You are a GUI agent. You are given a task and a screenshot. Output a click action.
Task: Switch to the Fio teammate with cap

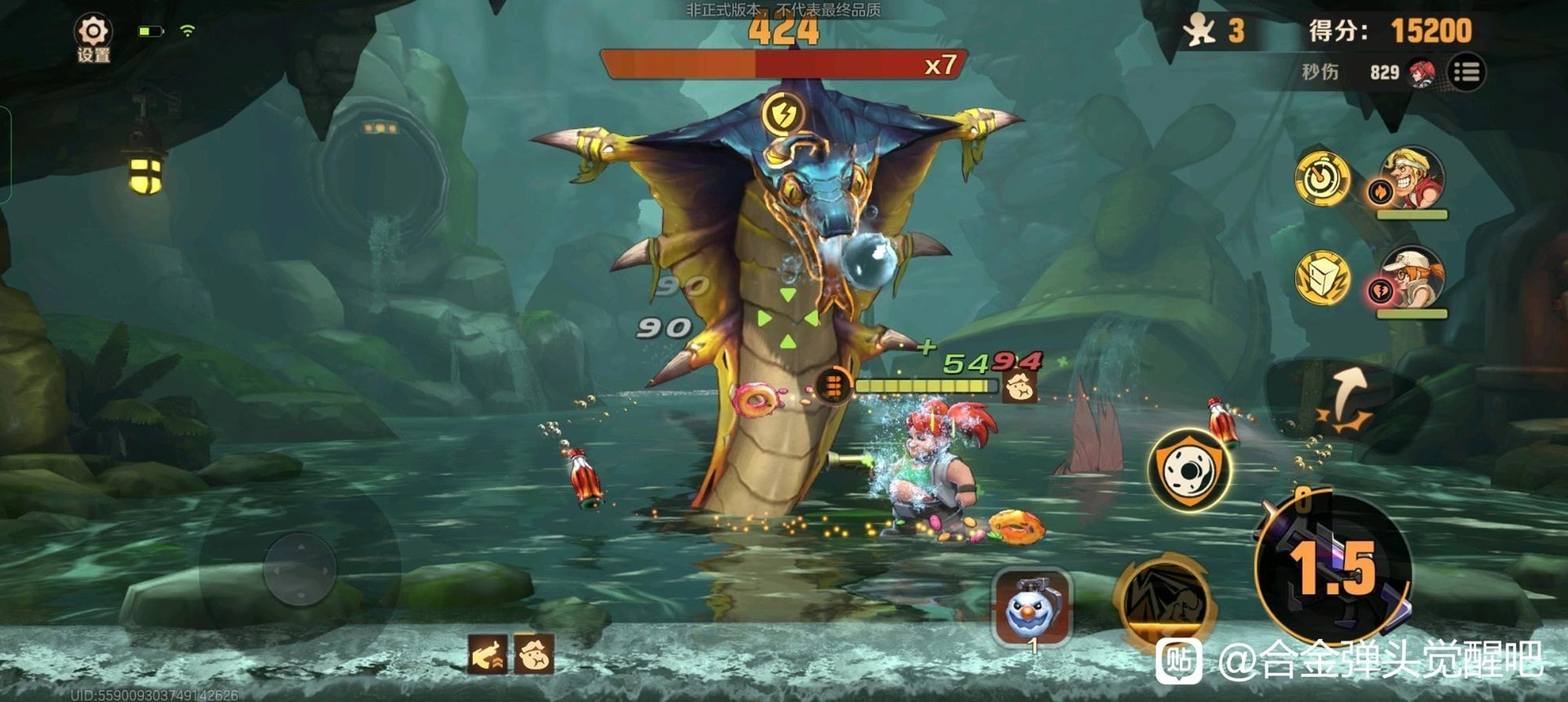tap(1413, 278)
